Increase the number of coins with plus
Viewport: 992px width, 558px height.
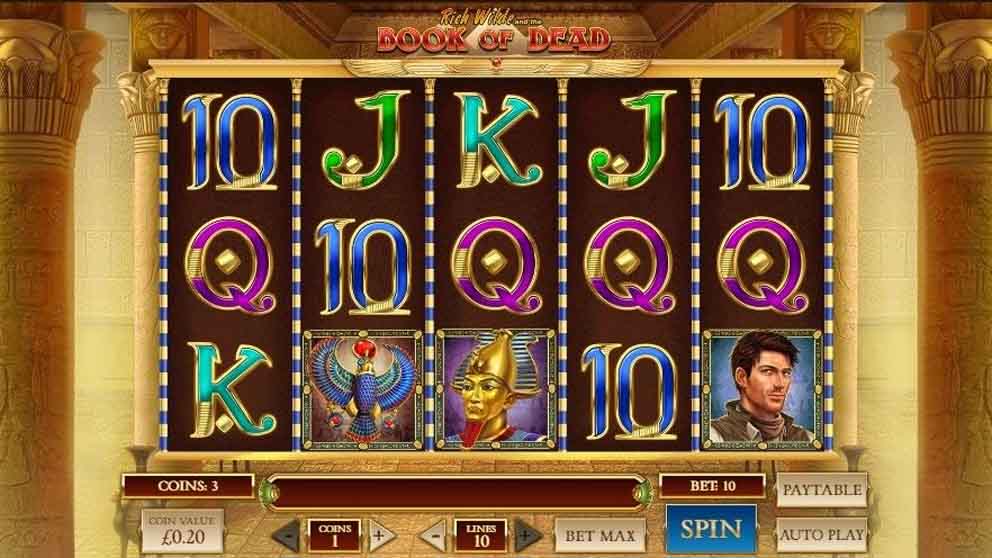[378, 535]
